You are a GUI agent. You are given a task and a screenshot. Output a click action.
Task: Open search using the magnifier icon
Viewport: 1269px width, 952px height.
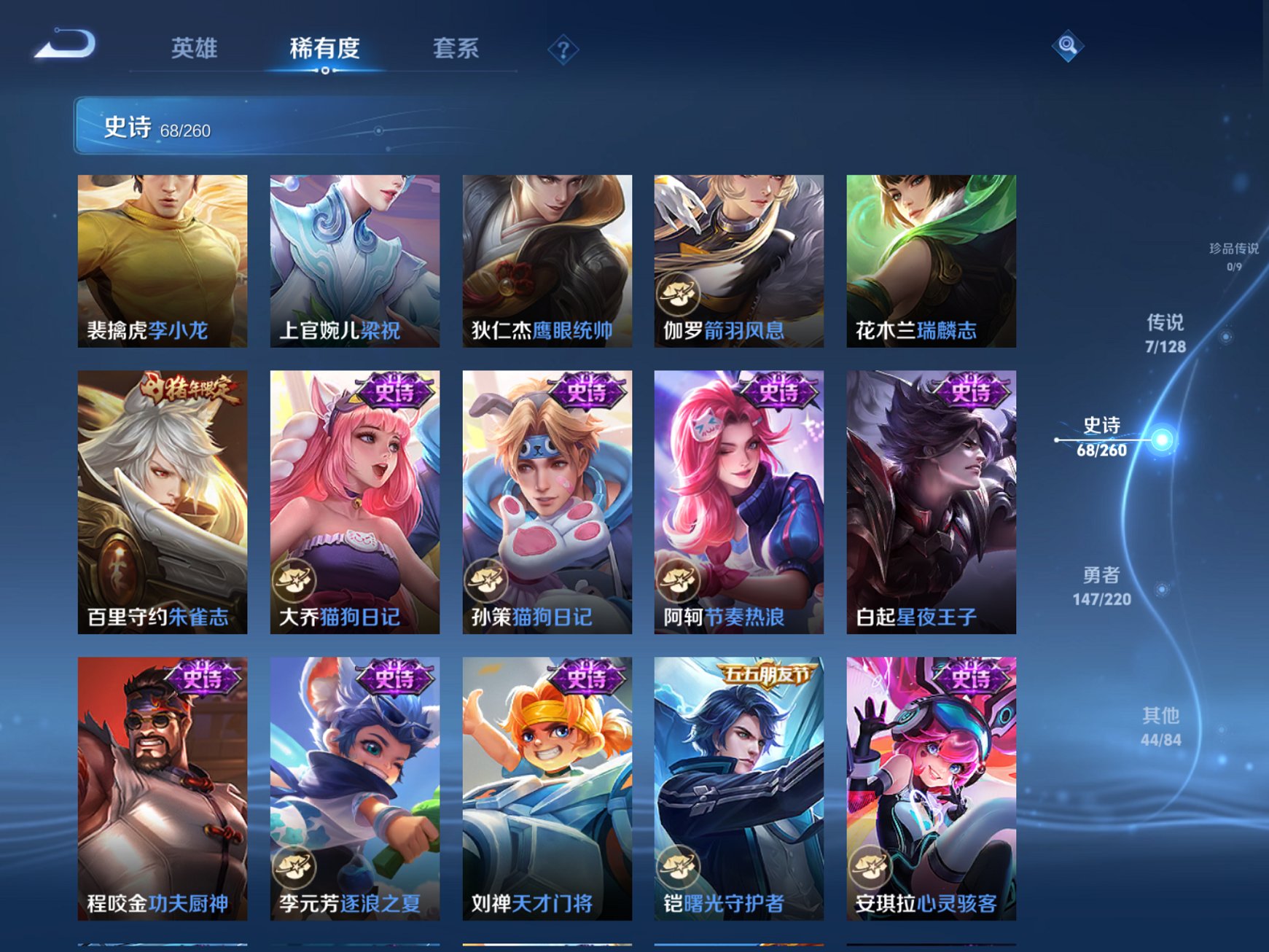pyautogui.click(x=1066, y=47)
